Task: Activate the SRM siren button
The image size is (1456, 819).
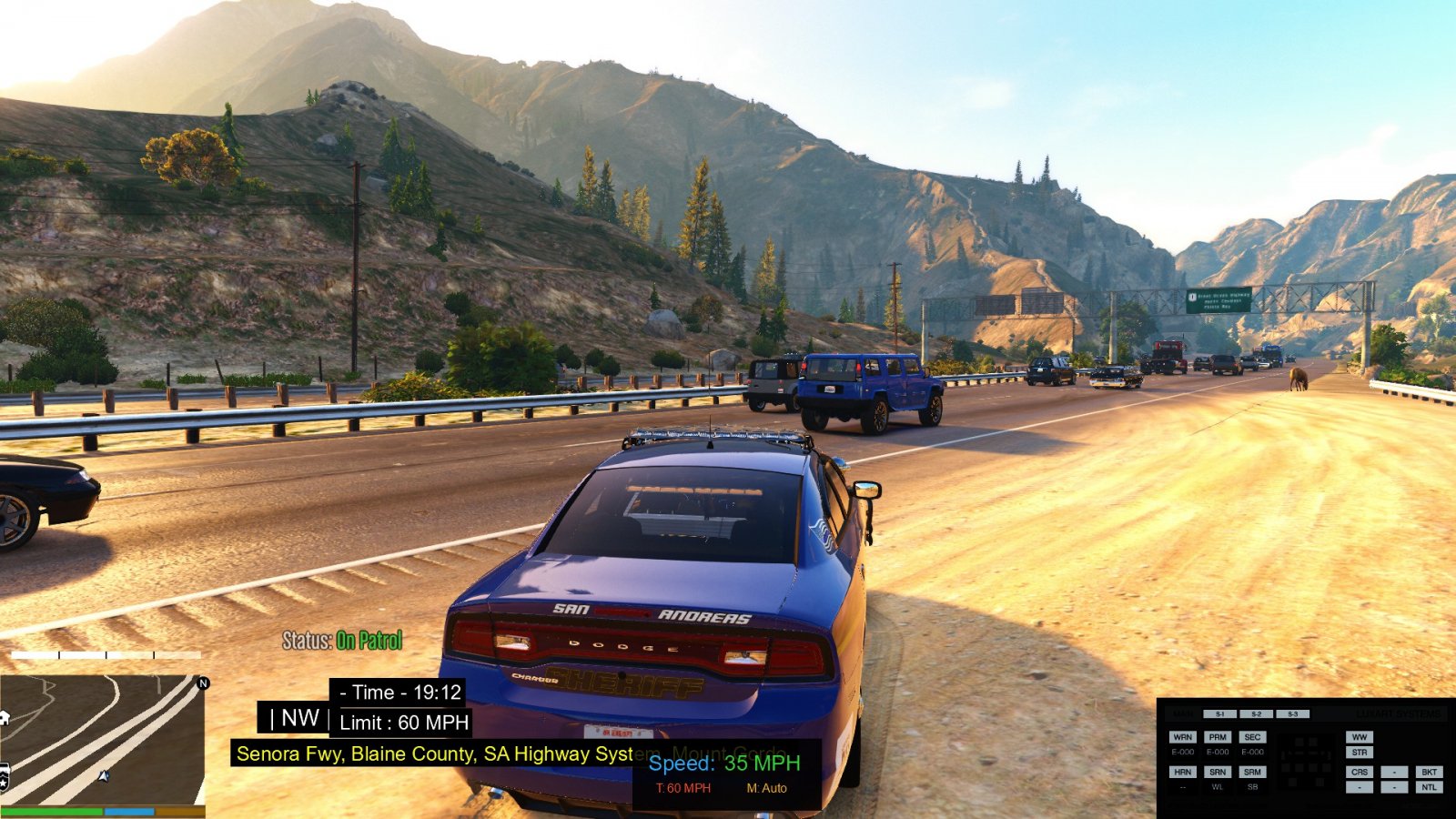Action: [1252, 772]
